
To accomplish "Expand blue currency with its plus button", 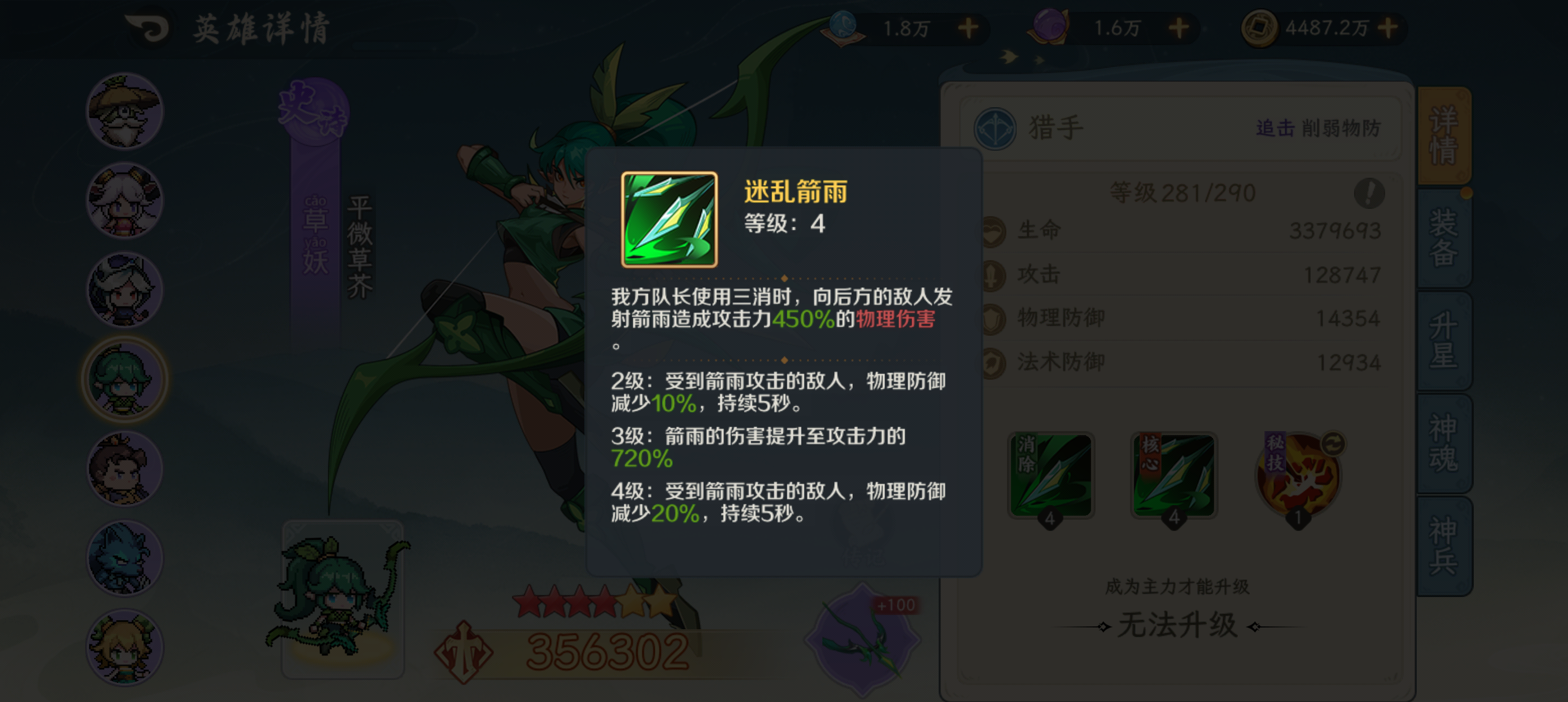I will [969, 28].
